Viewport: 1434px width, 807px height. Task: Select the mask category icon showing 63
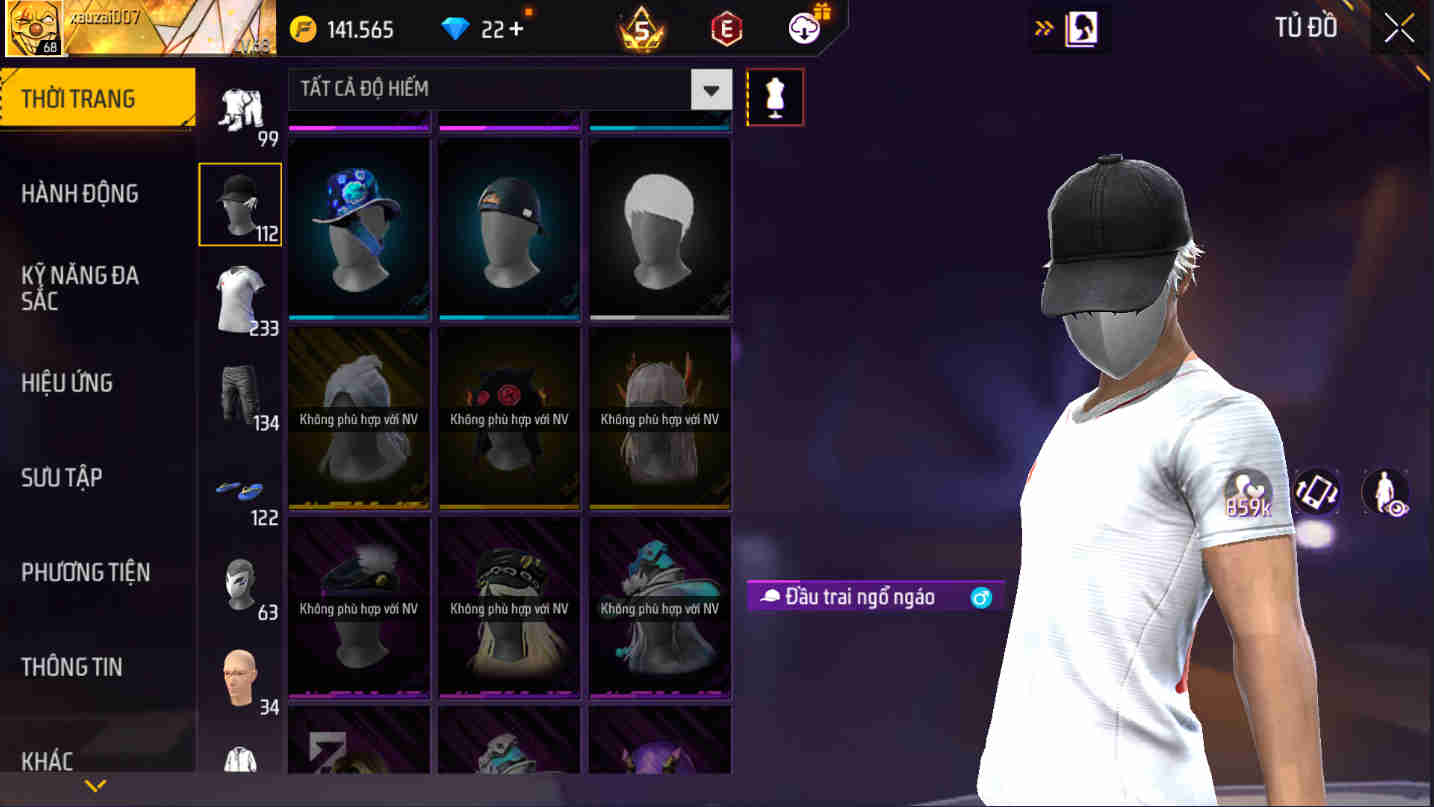coord(240,585)
